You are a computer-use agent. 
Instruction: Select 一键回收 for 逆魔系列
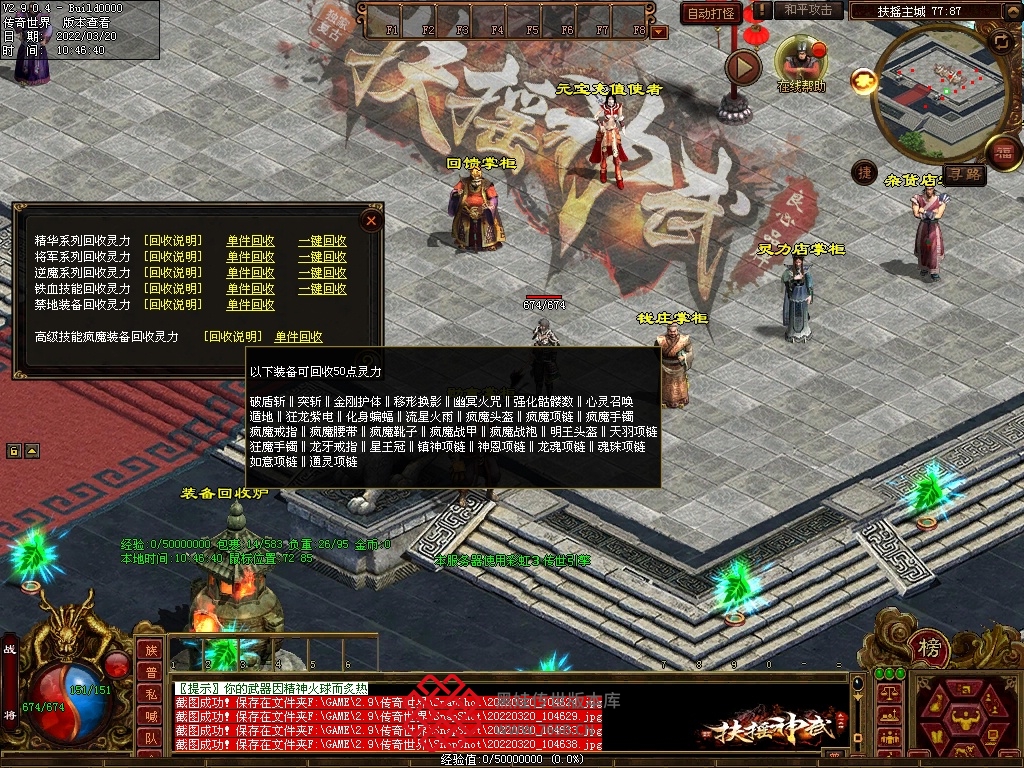tap(322, 273)
